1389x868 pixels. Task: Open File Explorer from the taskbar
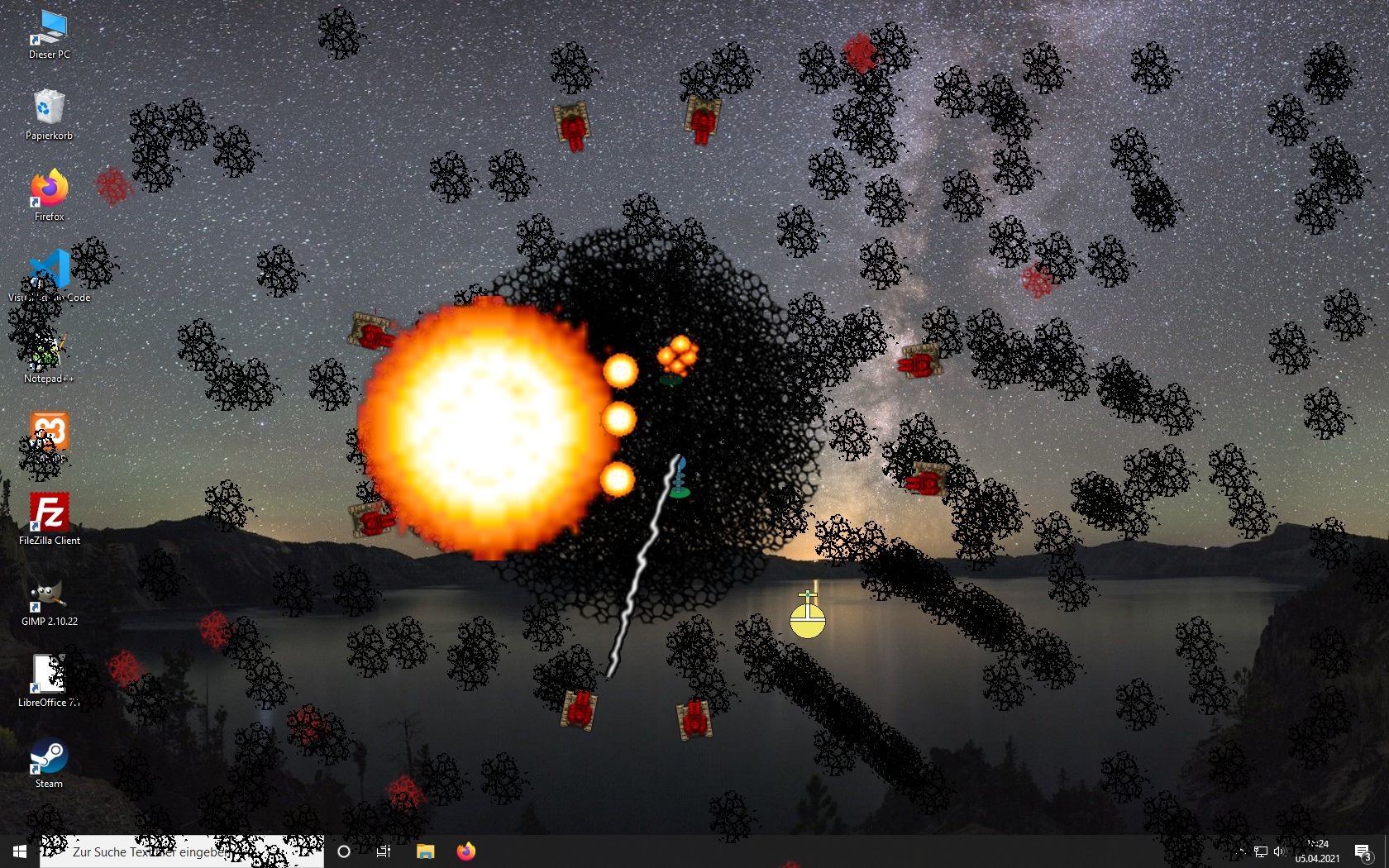[x=425, y=851]
